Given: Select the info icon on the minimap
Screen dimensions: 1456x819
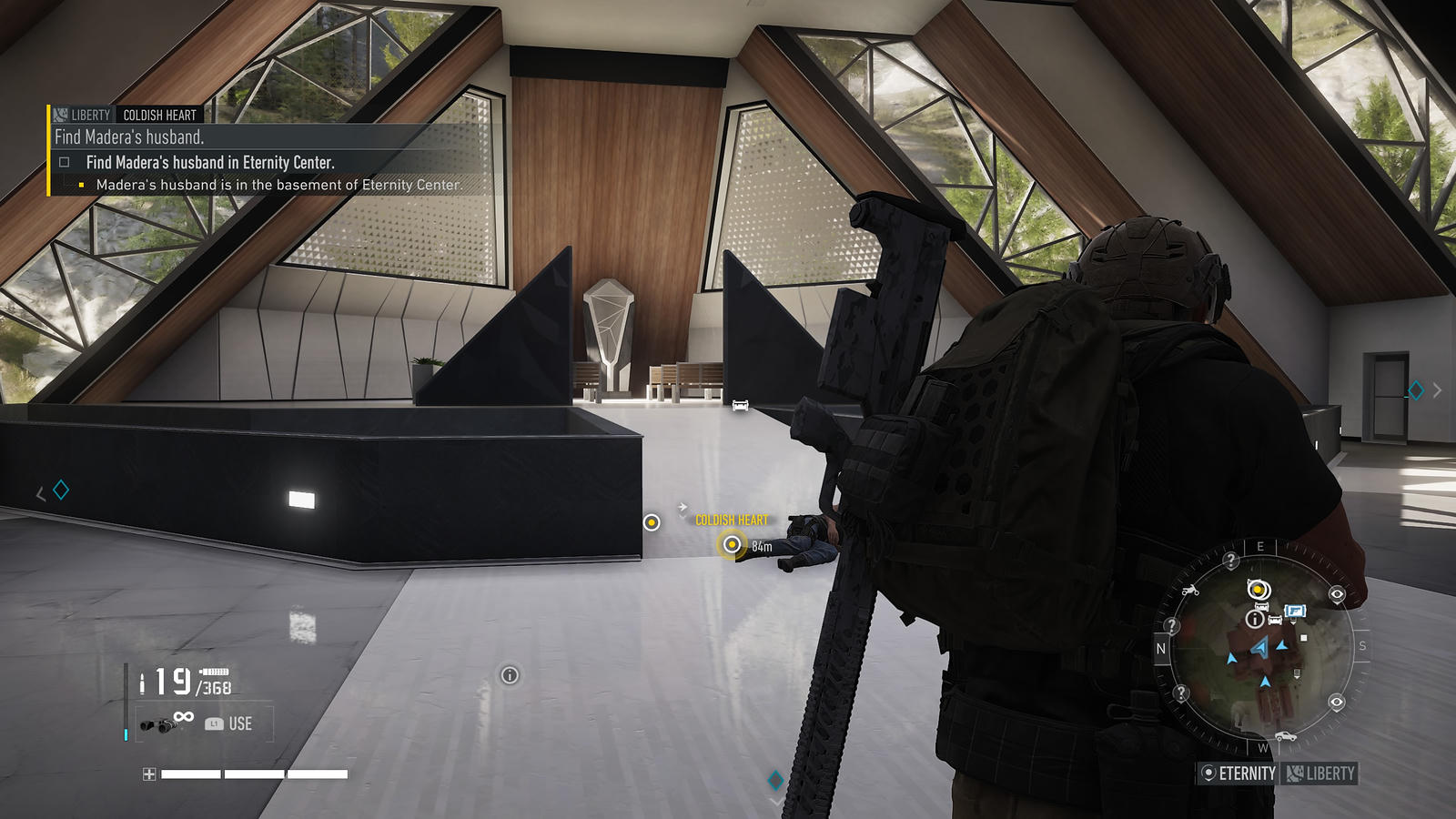Looking at the screenshot, I should tap(1254, 620).
